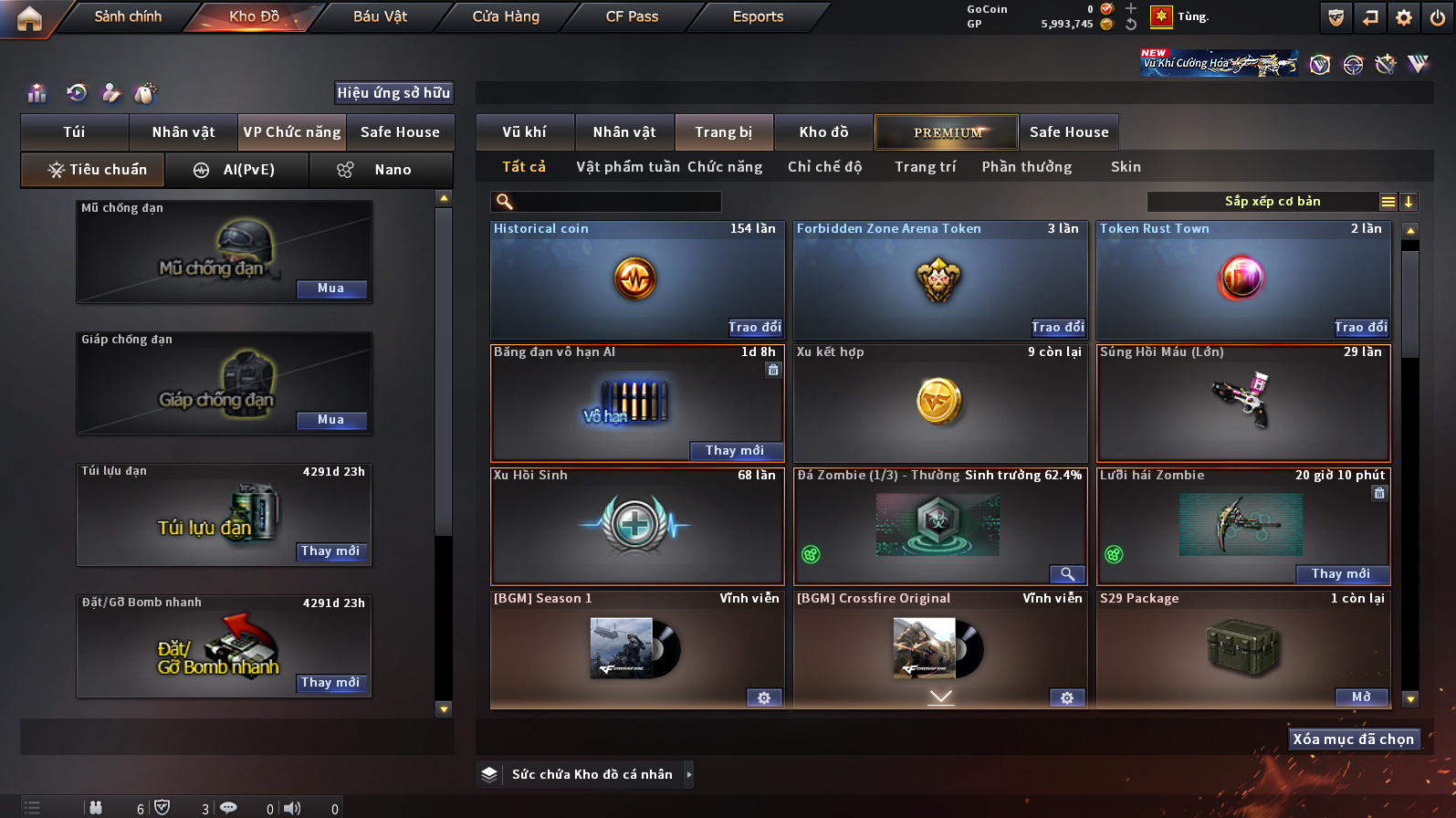The width and height of the screenshot is (1456, 818).
Task: Open Hiệu ứng sở hữu button
Action: pos(393,93)
